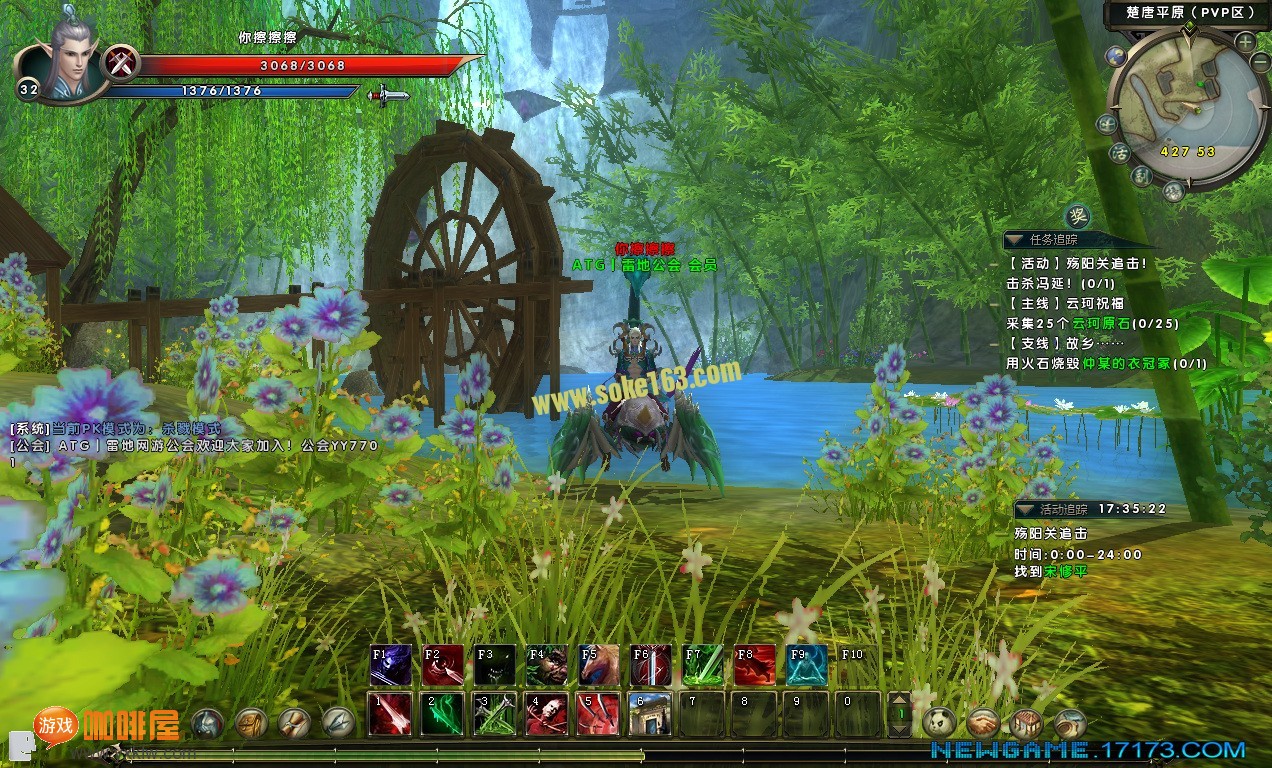The image size is (1272, 768).
Task: Zoom out the minimap with minus button
Action: (1259, 63)
